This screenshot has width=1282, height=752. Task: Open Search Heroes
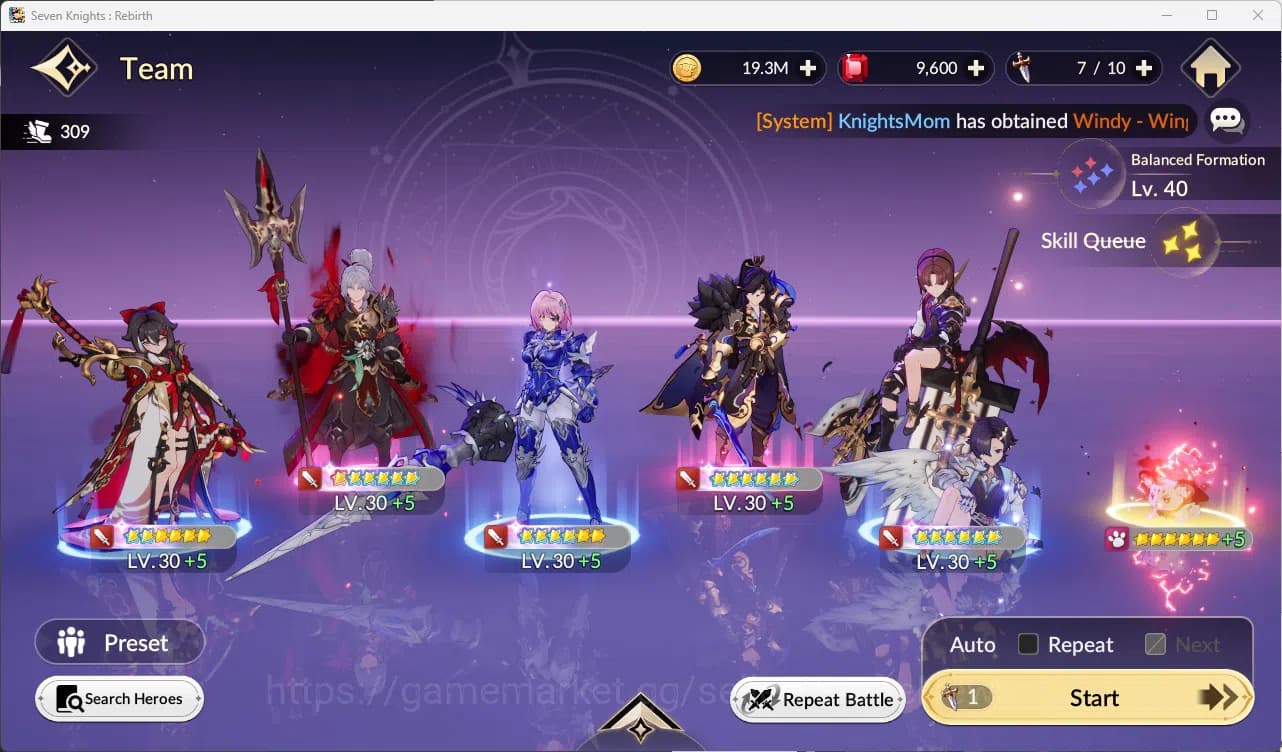click(x=119, y=699)
